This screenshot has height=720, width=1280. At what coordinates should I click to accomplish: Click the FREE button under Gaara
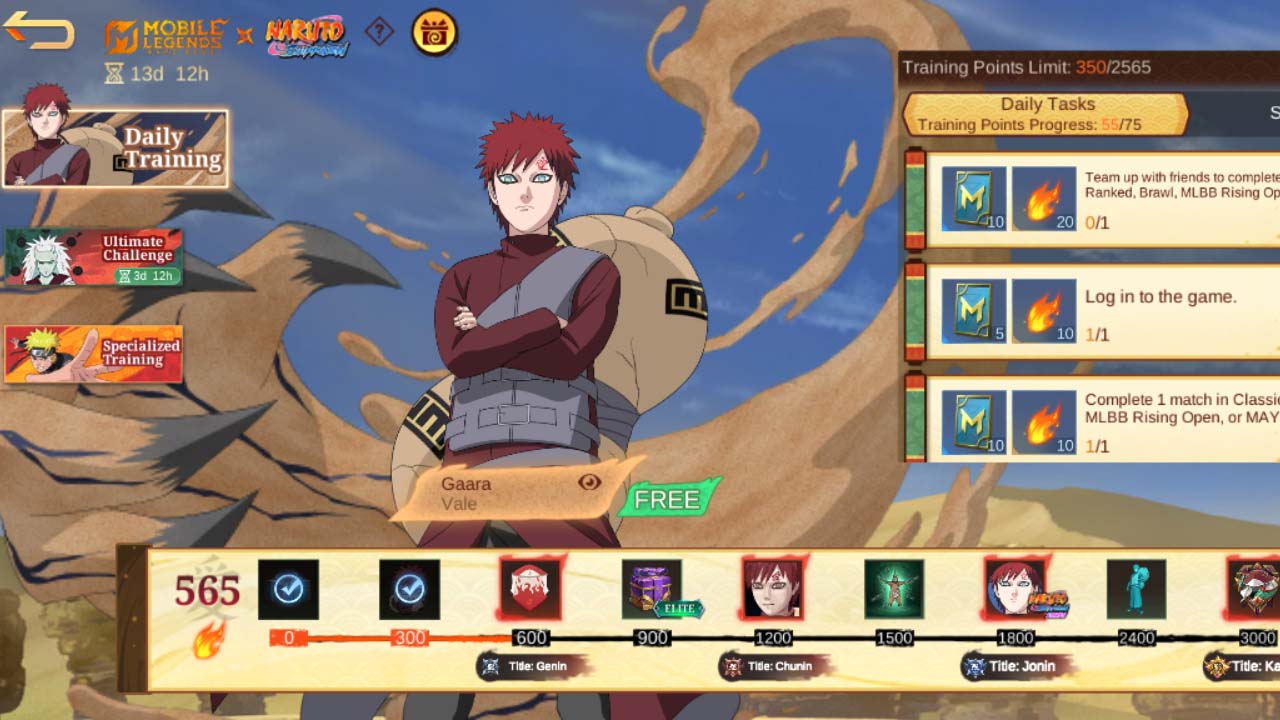[x=668, y=499]
